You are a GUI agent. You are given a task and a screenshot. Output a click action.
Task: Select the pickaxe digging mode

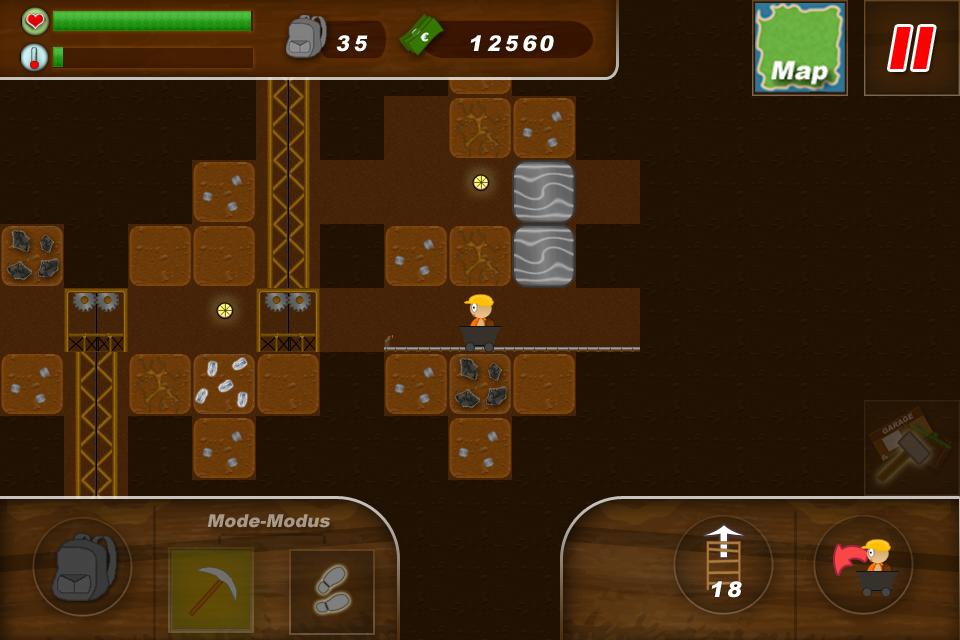(211, 590)
